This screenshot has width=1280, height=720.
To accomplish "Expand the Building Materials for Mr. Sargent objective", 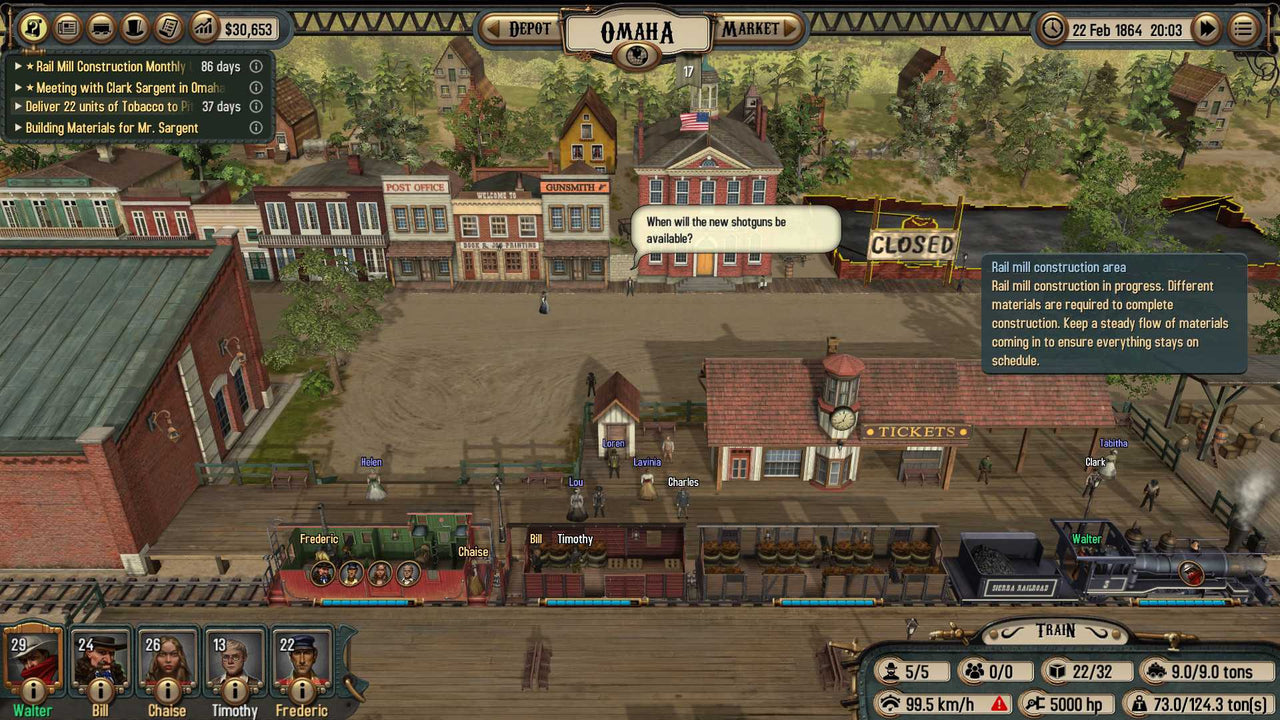I will [18, 127].
